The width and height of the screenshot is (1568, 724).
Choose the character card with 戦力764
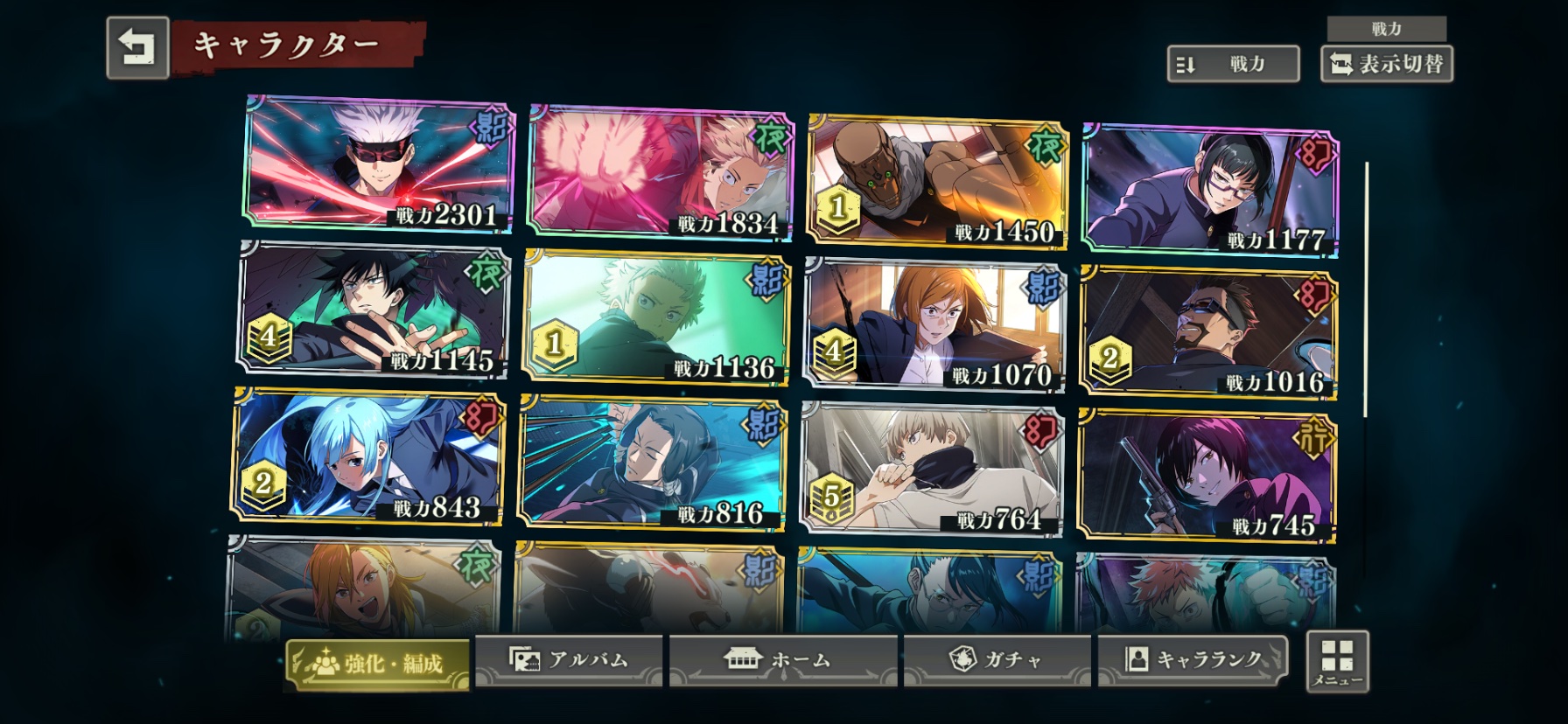931,469
